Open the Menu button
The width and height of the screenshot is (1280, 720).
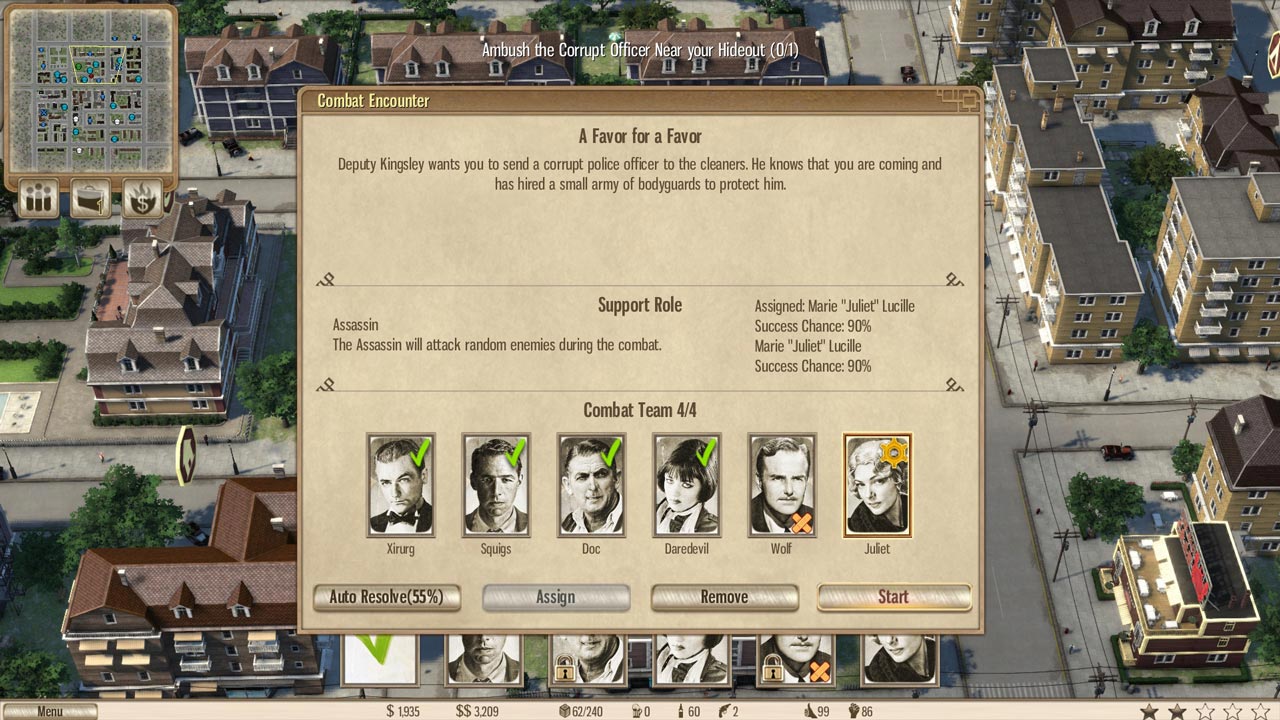point(50,711)
